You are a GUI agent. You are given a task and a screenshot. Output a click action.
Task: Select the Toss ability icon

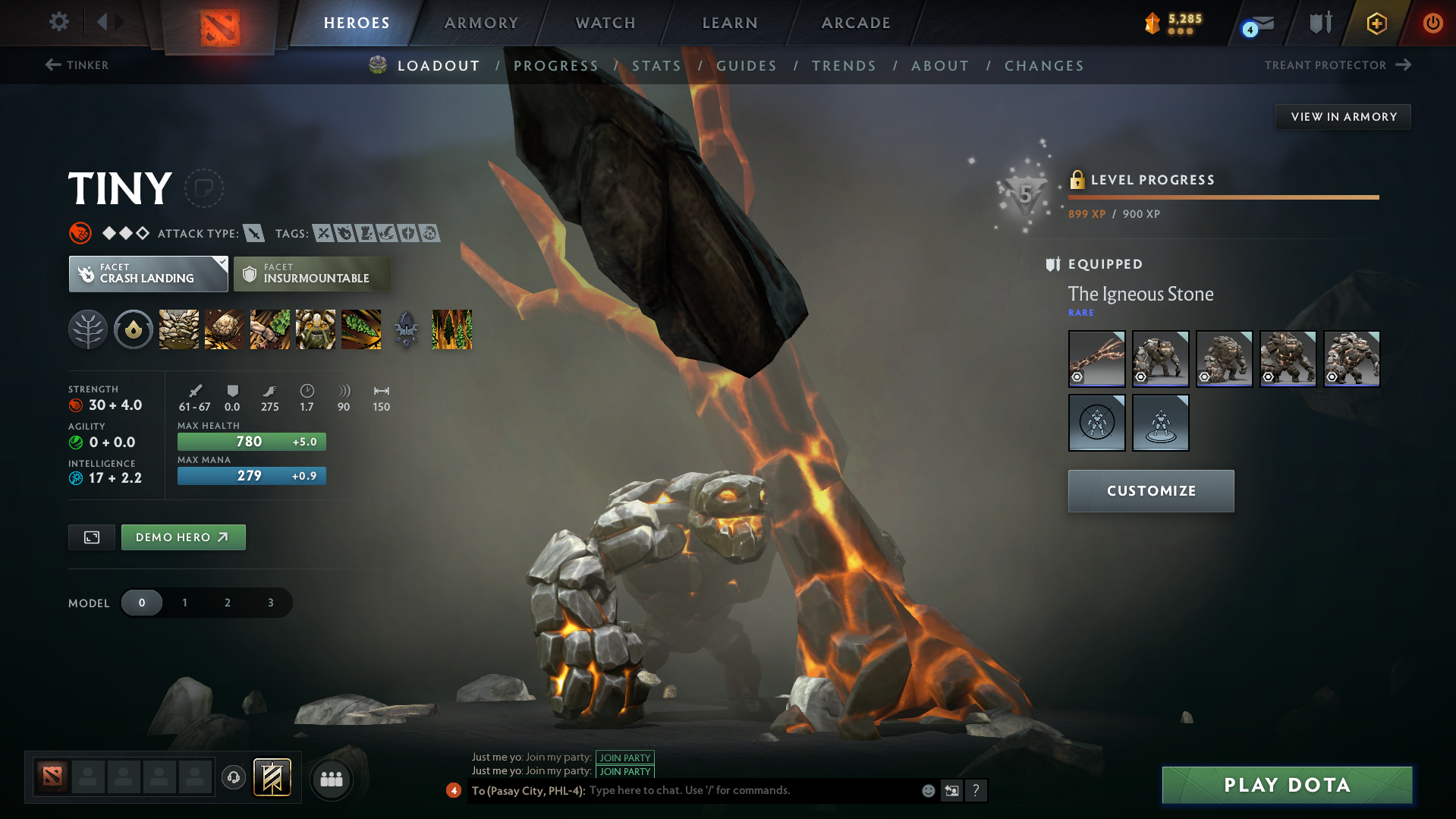pos(224,329)
